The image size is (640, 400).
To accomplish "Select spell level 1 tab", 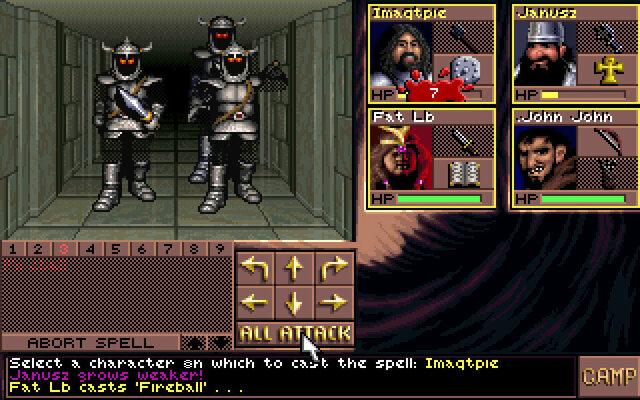I will click(x=14, y=248).
